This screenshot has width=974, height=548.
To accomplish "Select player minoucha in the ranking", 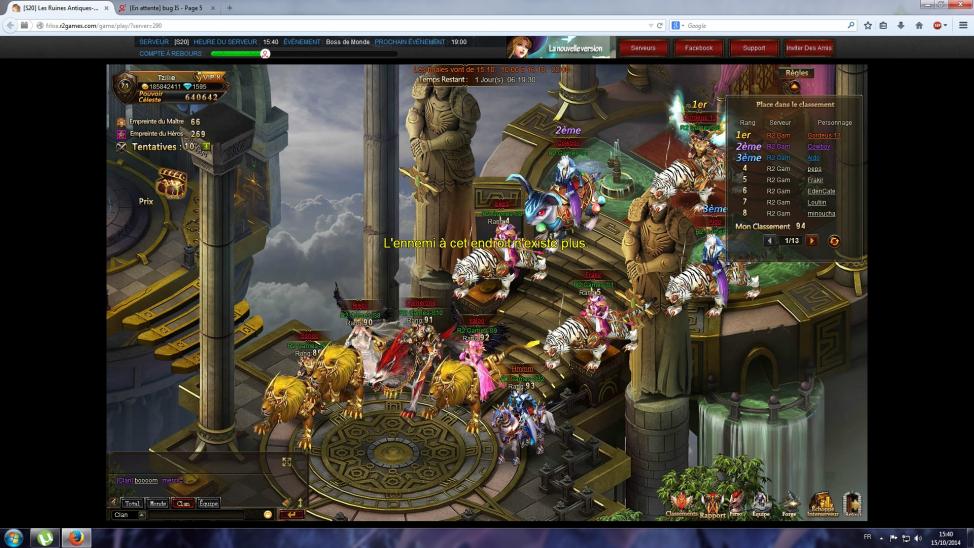I will point(821,213).
